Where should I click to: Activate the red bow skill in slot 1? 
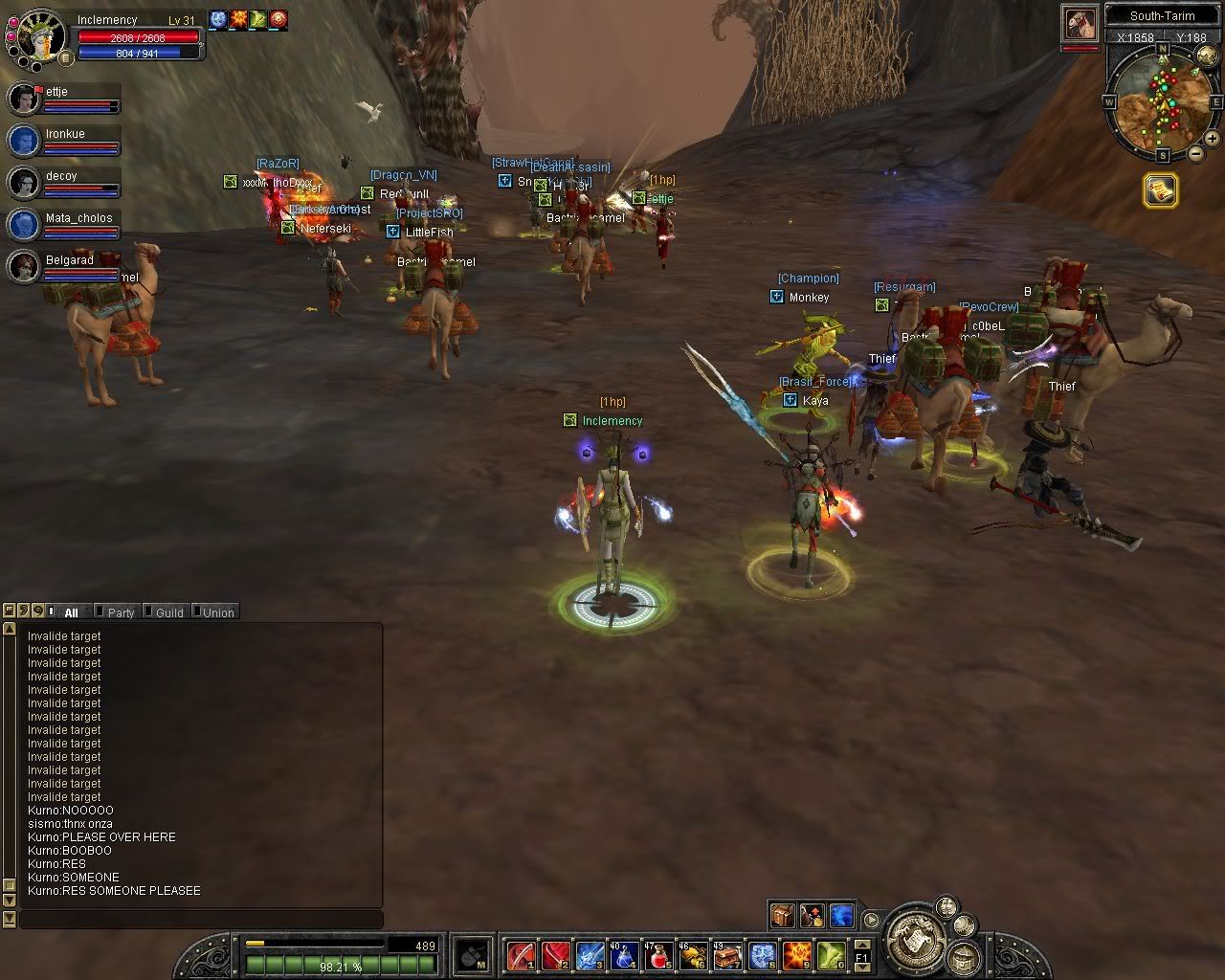[x=522, y=955]
